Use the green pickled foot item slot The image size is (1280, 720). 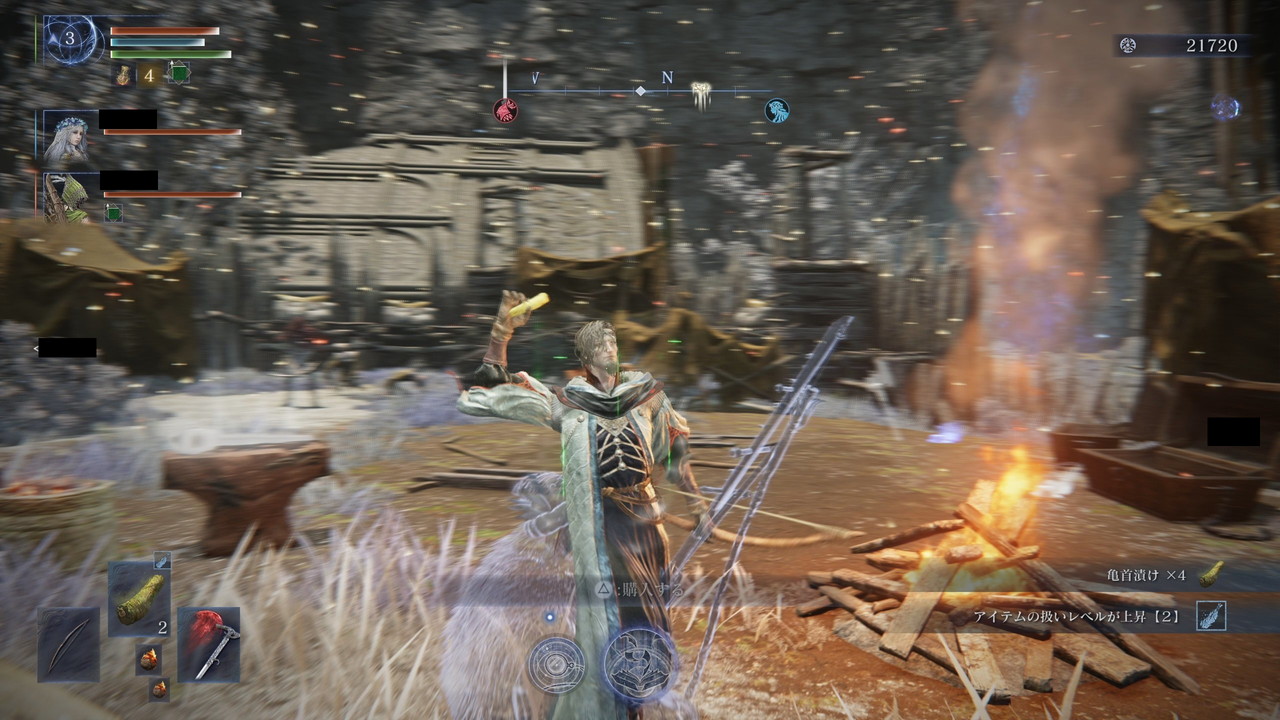(x=139, y=599)
